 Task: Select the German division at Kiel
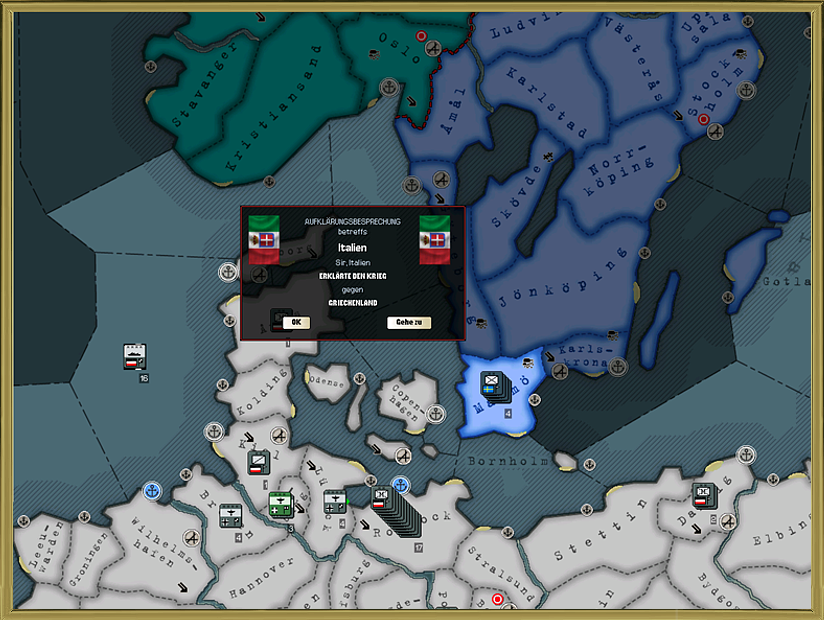[x=258, y=463]
